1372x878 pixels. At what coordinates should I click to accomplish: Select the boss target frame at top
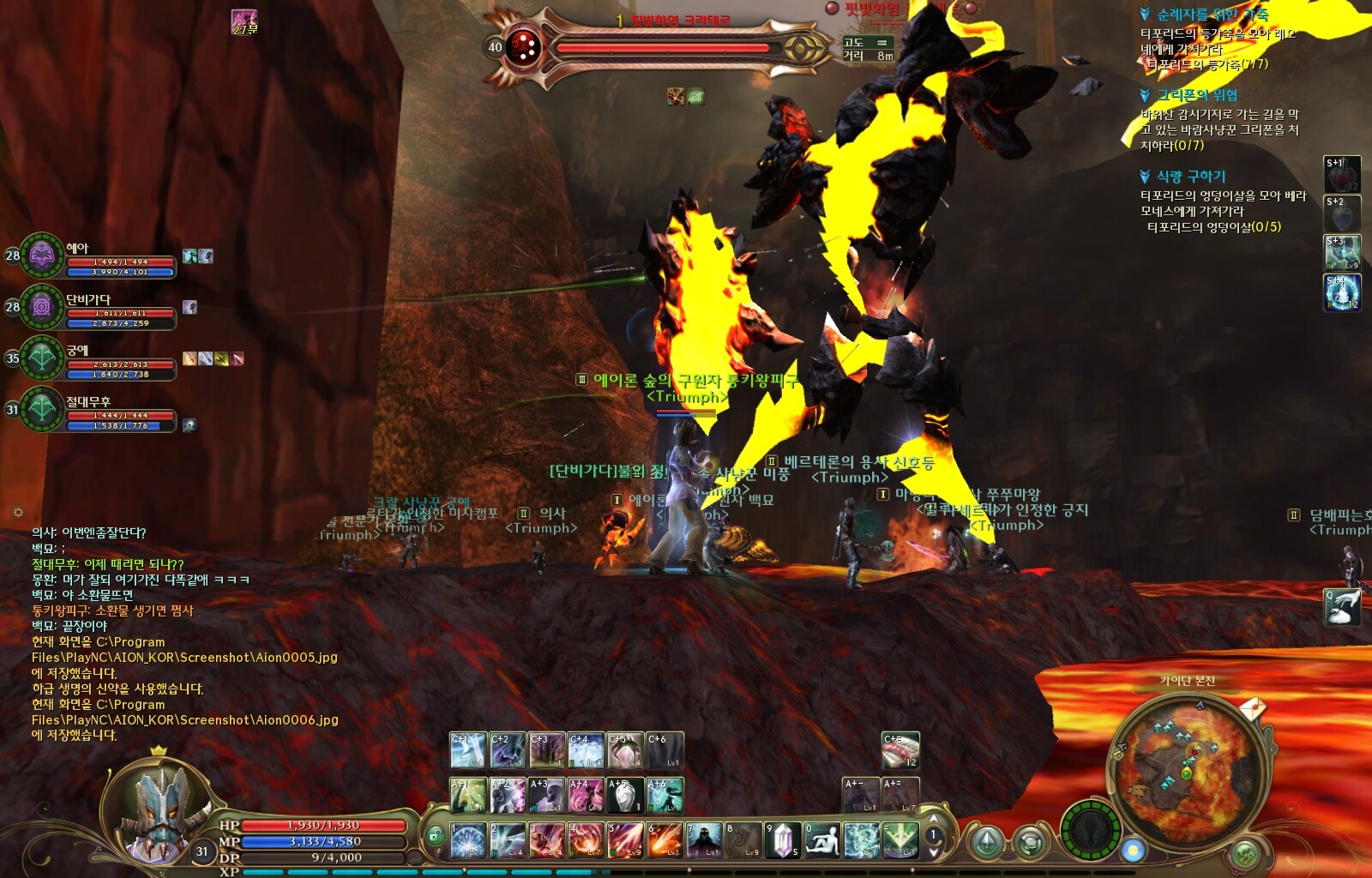[660, 48]
